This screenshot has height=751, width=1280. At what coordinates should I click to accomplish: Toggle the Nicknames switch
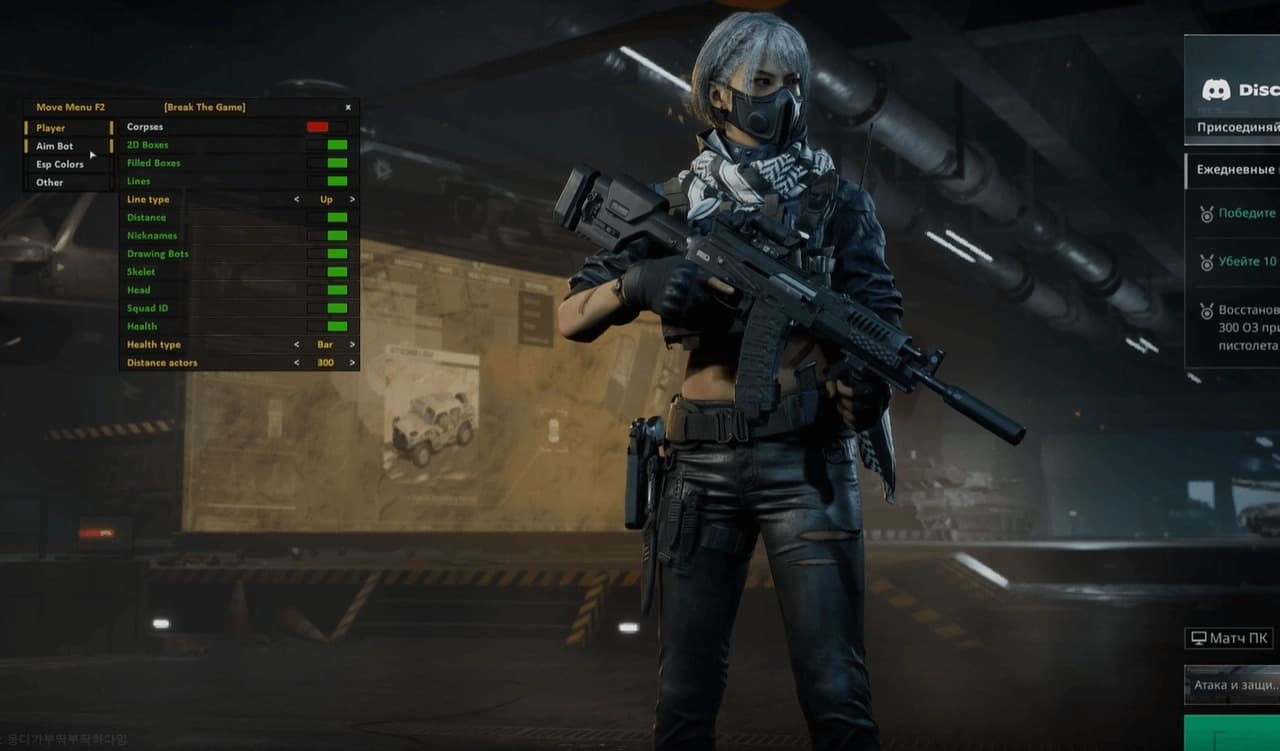pos(337,236)
